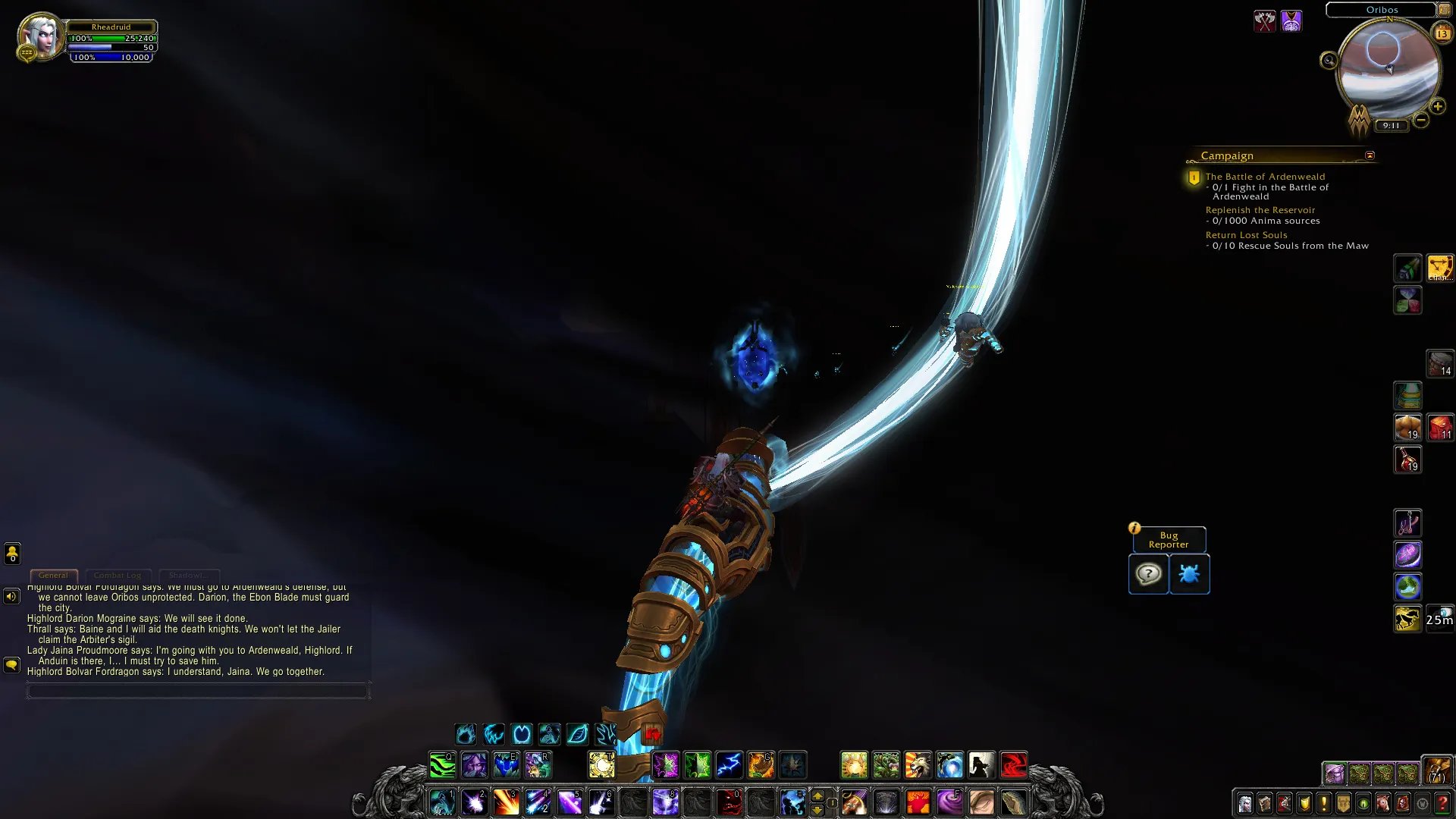1456x819 pixels.
Task: Click the player portrait of Rheadruid
Action: click(x=39, y=36)
